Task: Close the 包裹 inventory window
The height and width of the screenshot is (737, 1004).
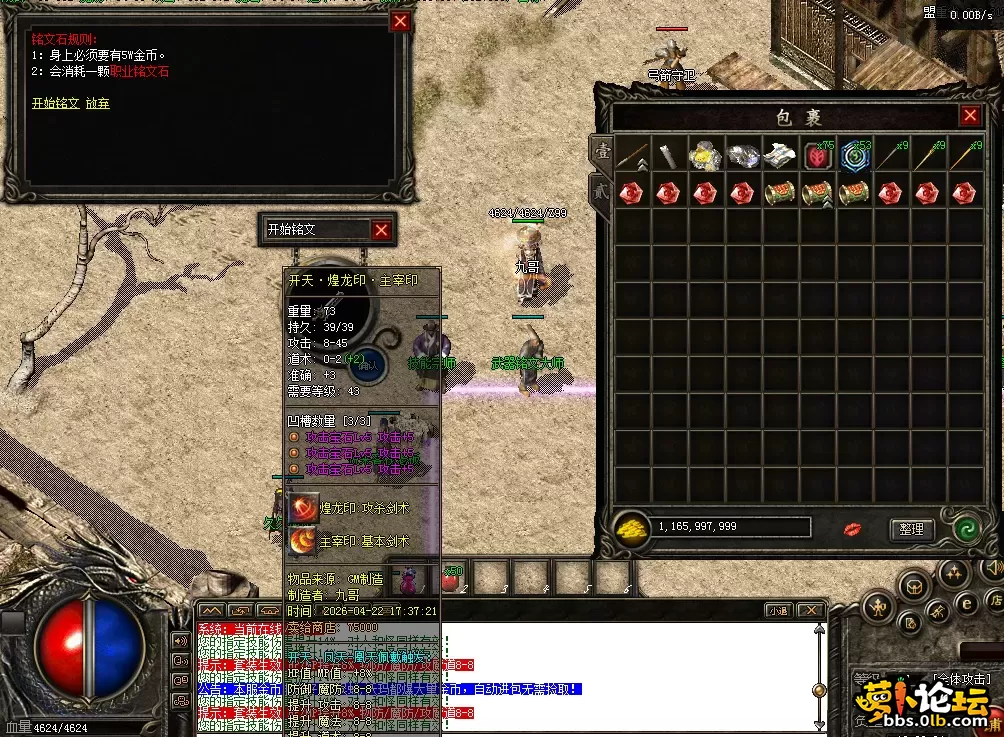Action: (970, 116)
